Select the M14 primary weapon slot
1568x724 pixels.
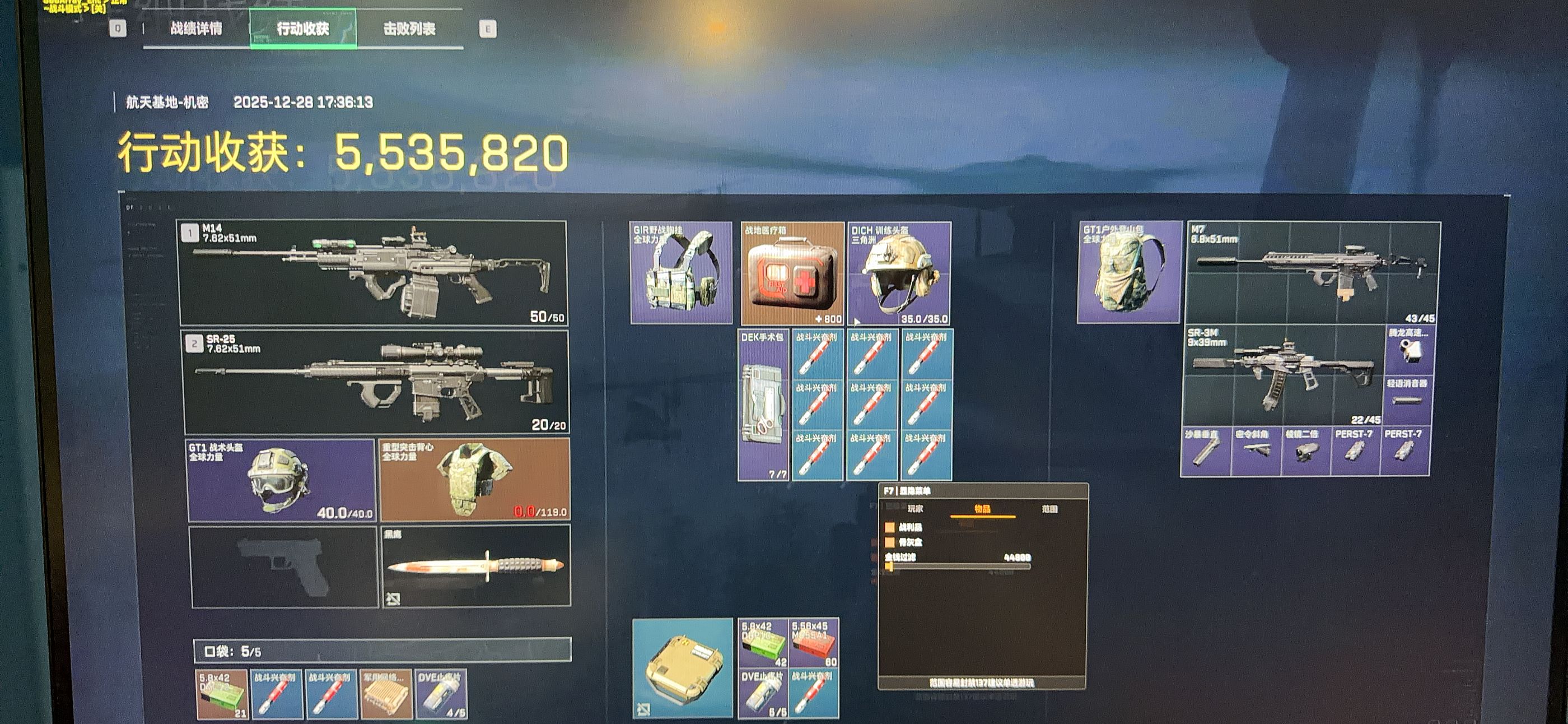click(372, 273)
